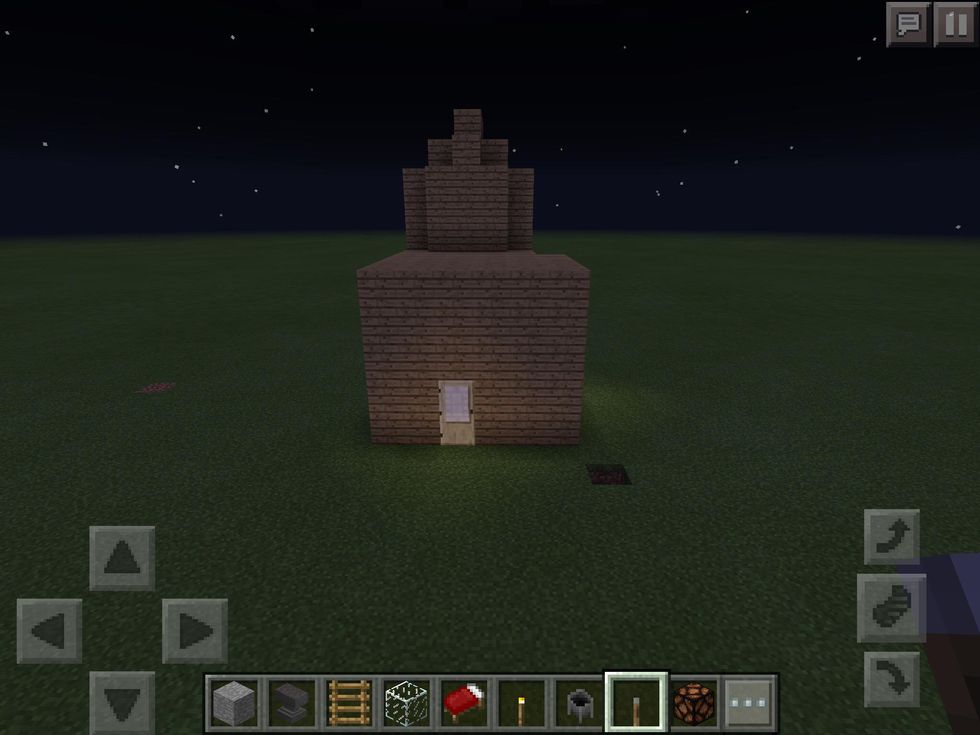980x735 pixels.
Task: Select the stone block hotbar slot
Action: click(234, 703)
